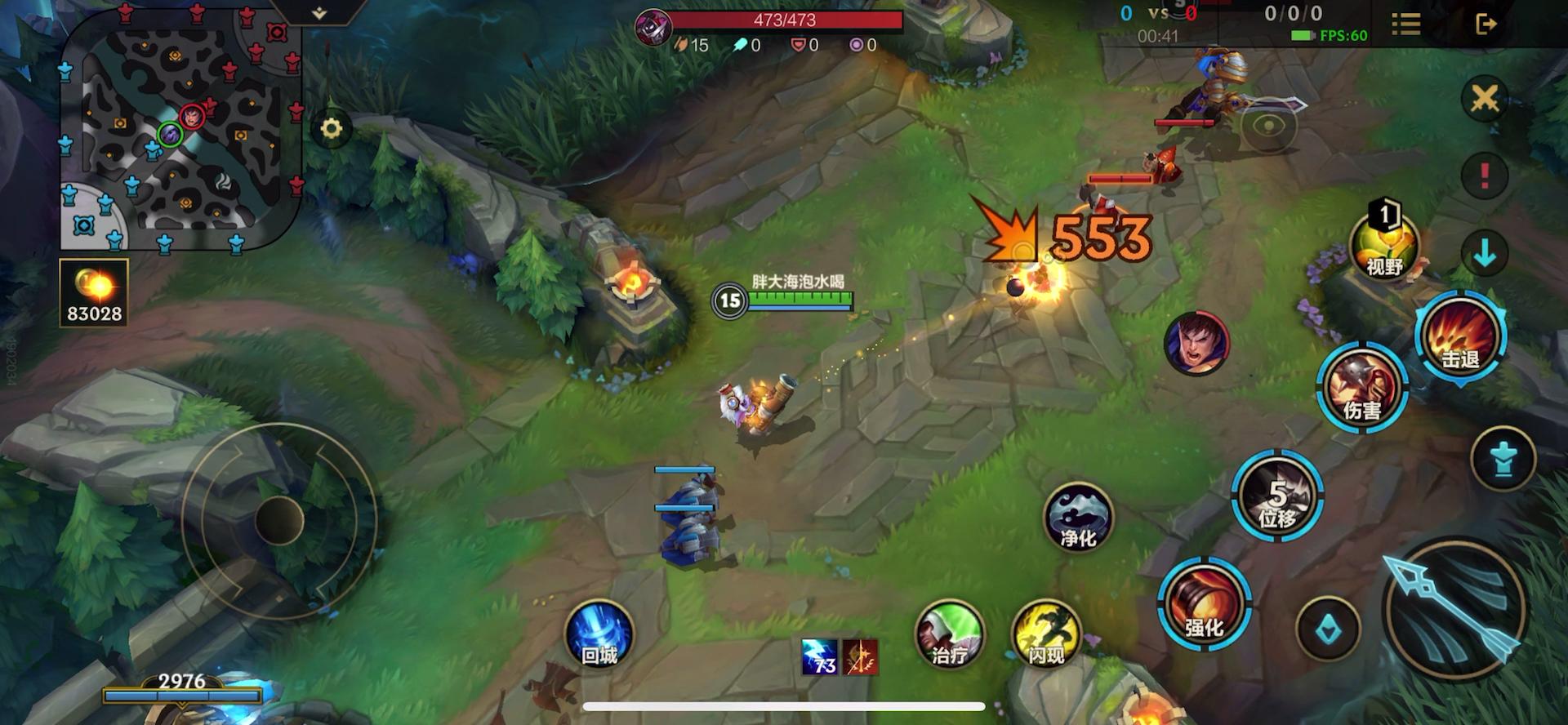Toggle the crossed swords button
This screenshot has width=1568, height=725.
coord(1484,100)
